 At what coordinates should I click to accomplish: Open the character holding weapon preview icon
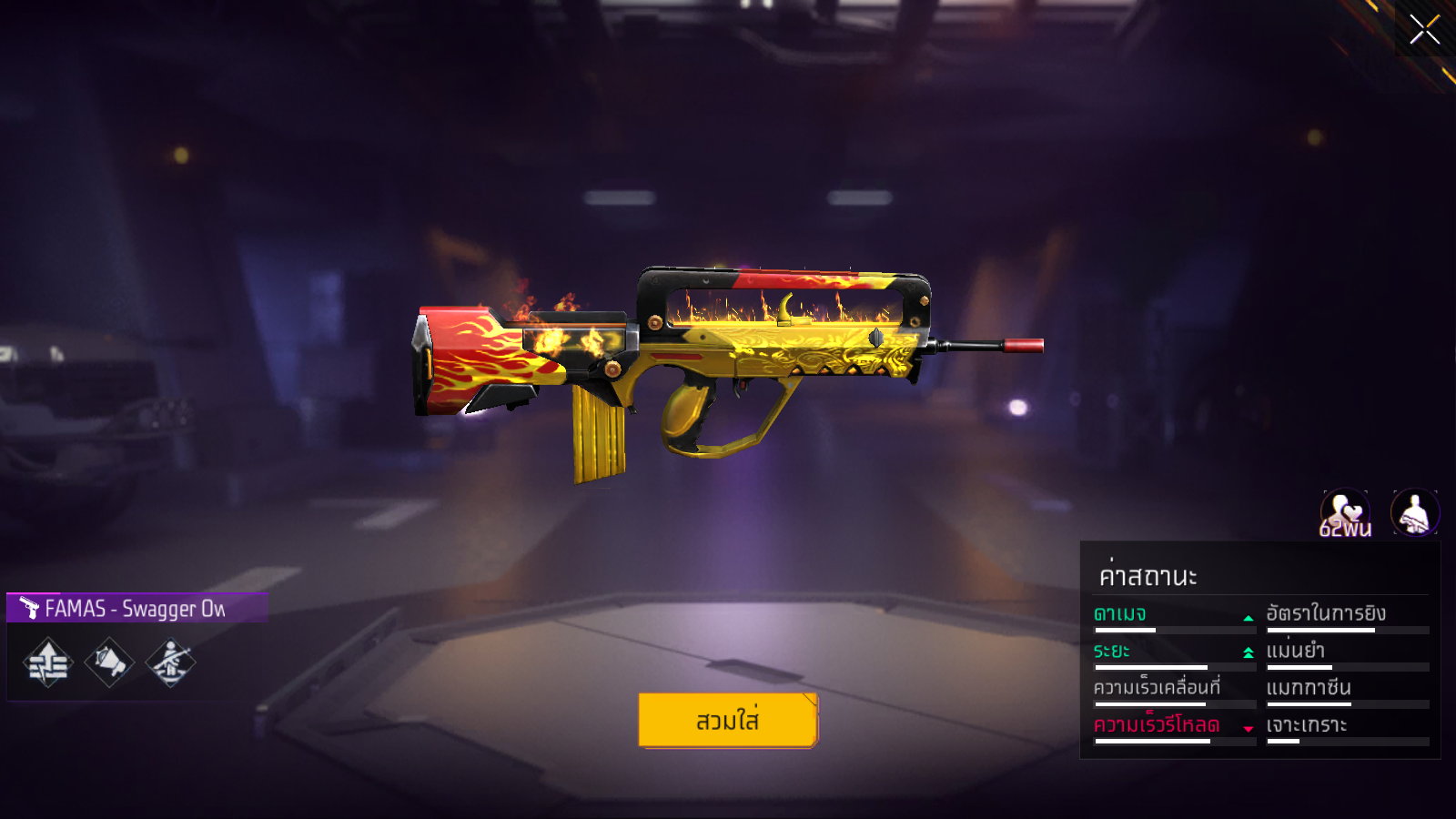[x=1414, y=513]
